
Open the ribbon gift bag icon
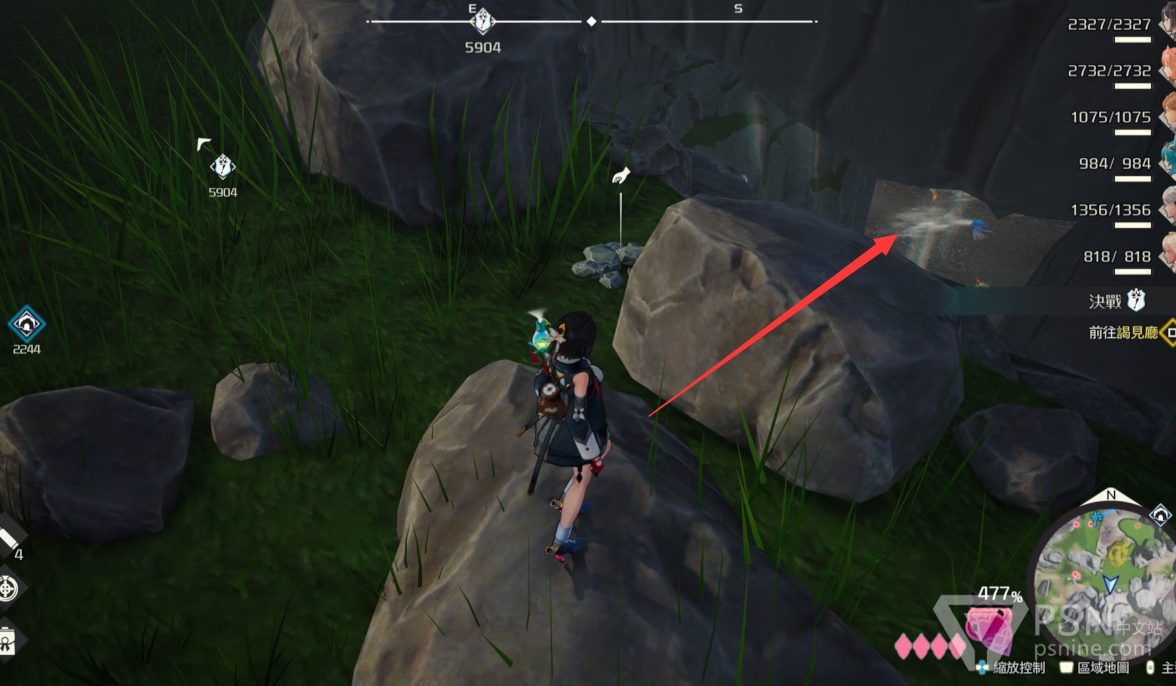pos(6,639)
